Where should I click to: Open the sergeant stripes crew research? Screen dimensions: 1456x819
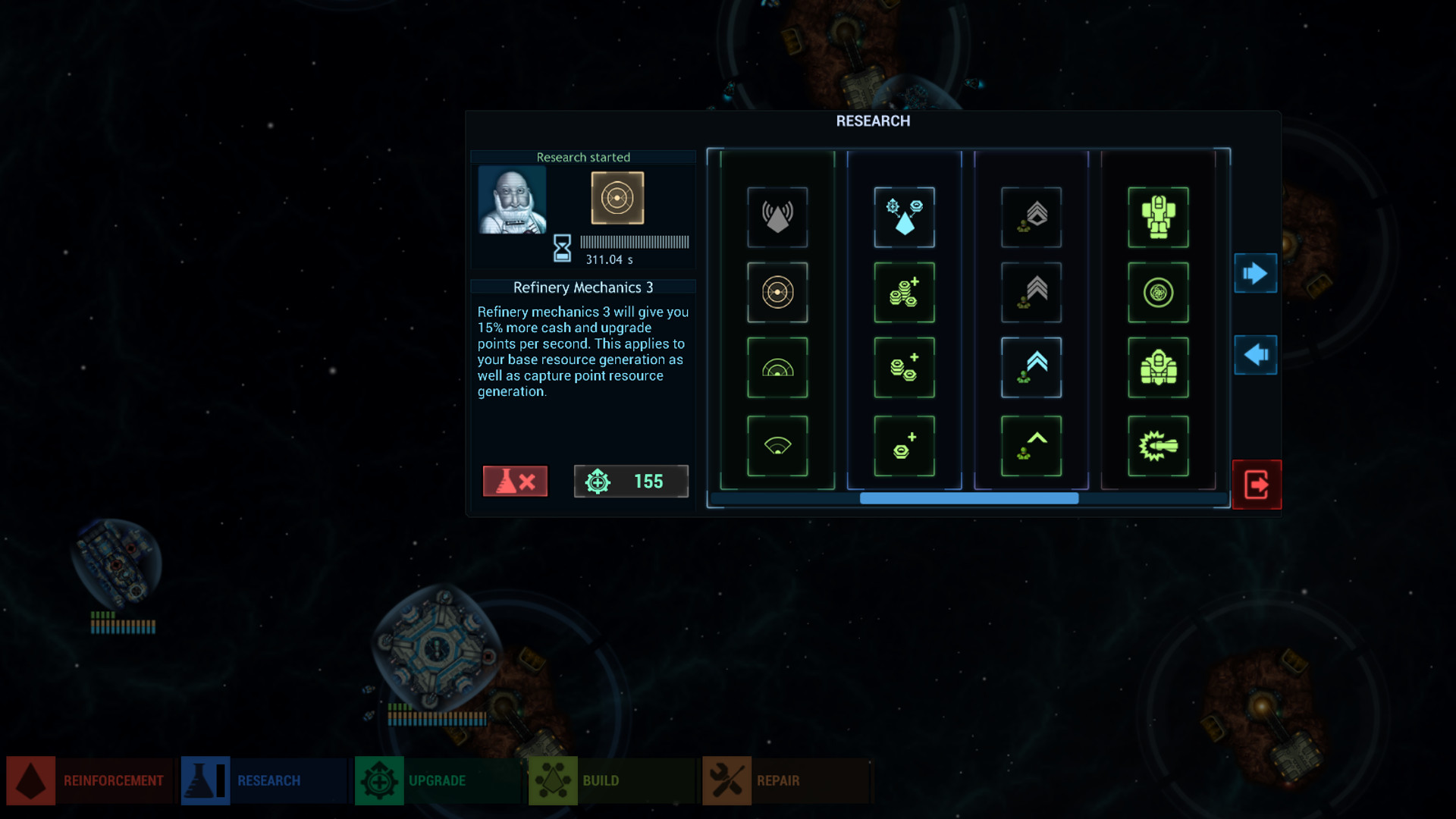pos(1031,292)
